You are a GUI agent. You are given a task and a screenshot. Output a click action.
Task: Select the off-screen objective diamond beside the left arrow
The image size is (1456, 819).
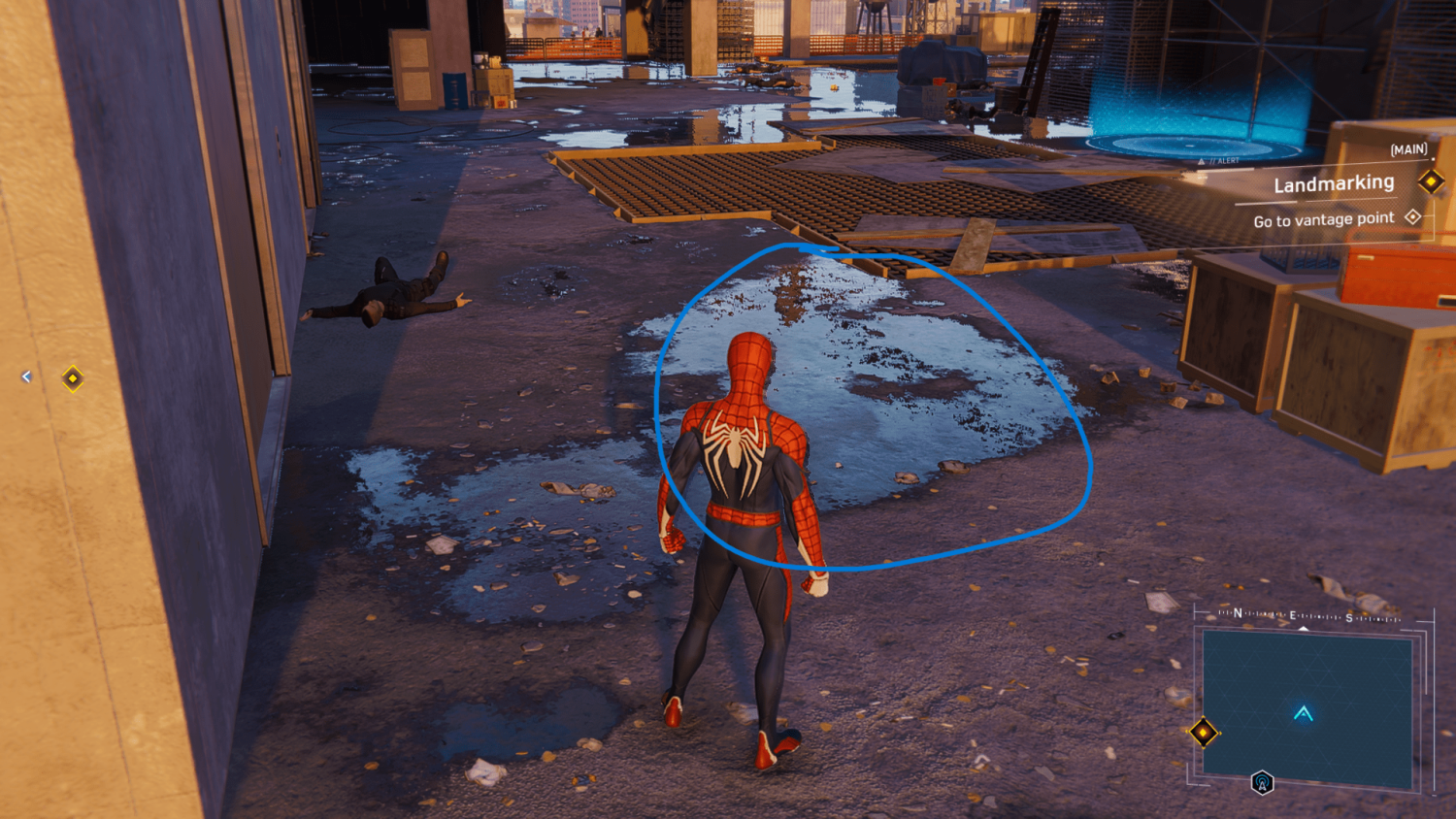point(73,377)
